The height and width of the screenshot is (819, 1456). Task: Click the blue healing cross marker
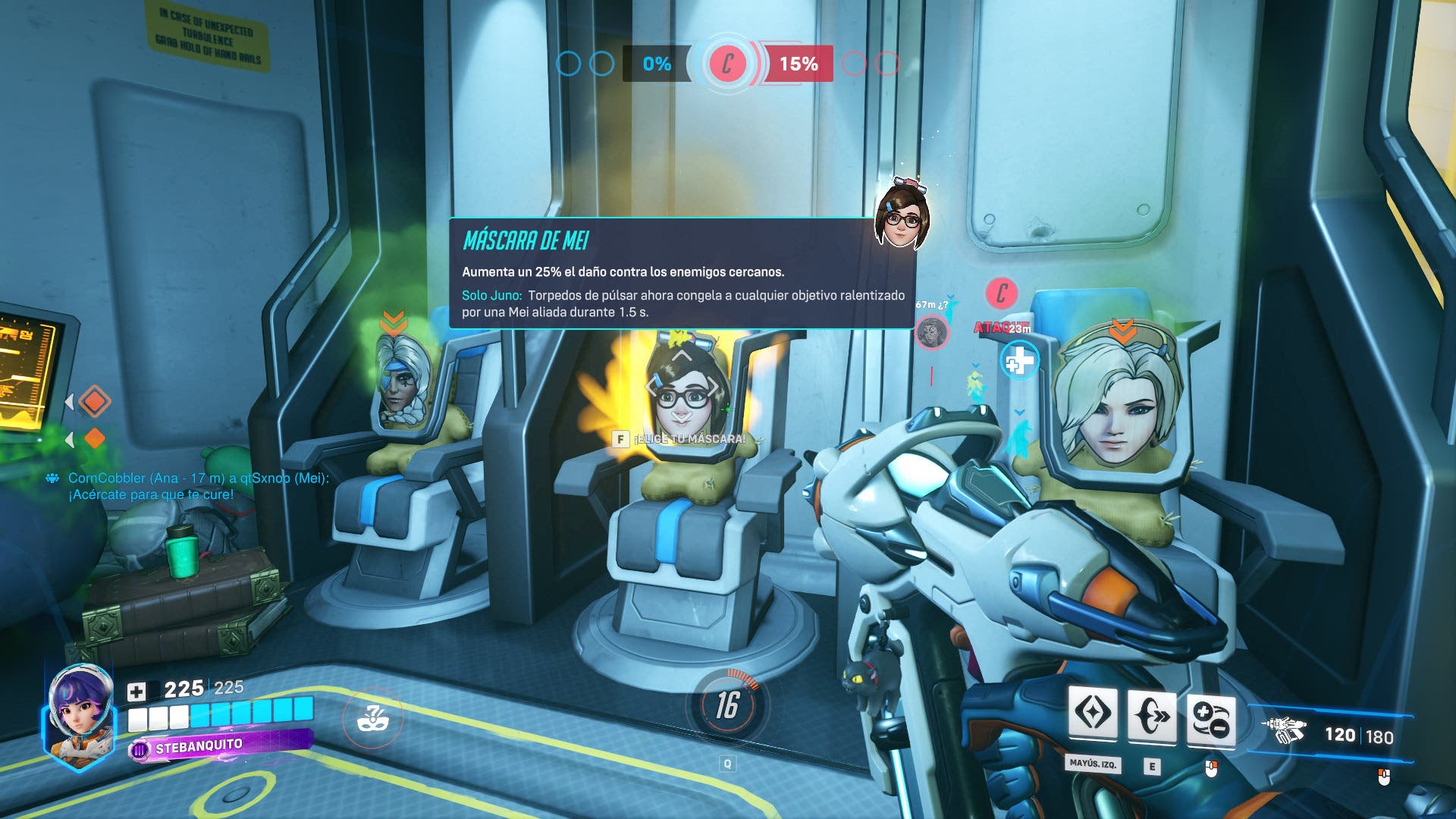point(1019,362)
